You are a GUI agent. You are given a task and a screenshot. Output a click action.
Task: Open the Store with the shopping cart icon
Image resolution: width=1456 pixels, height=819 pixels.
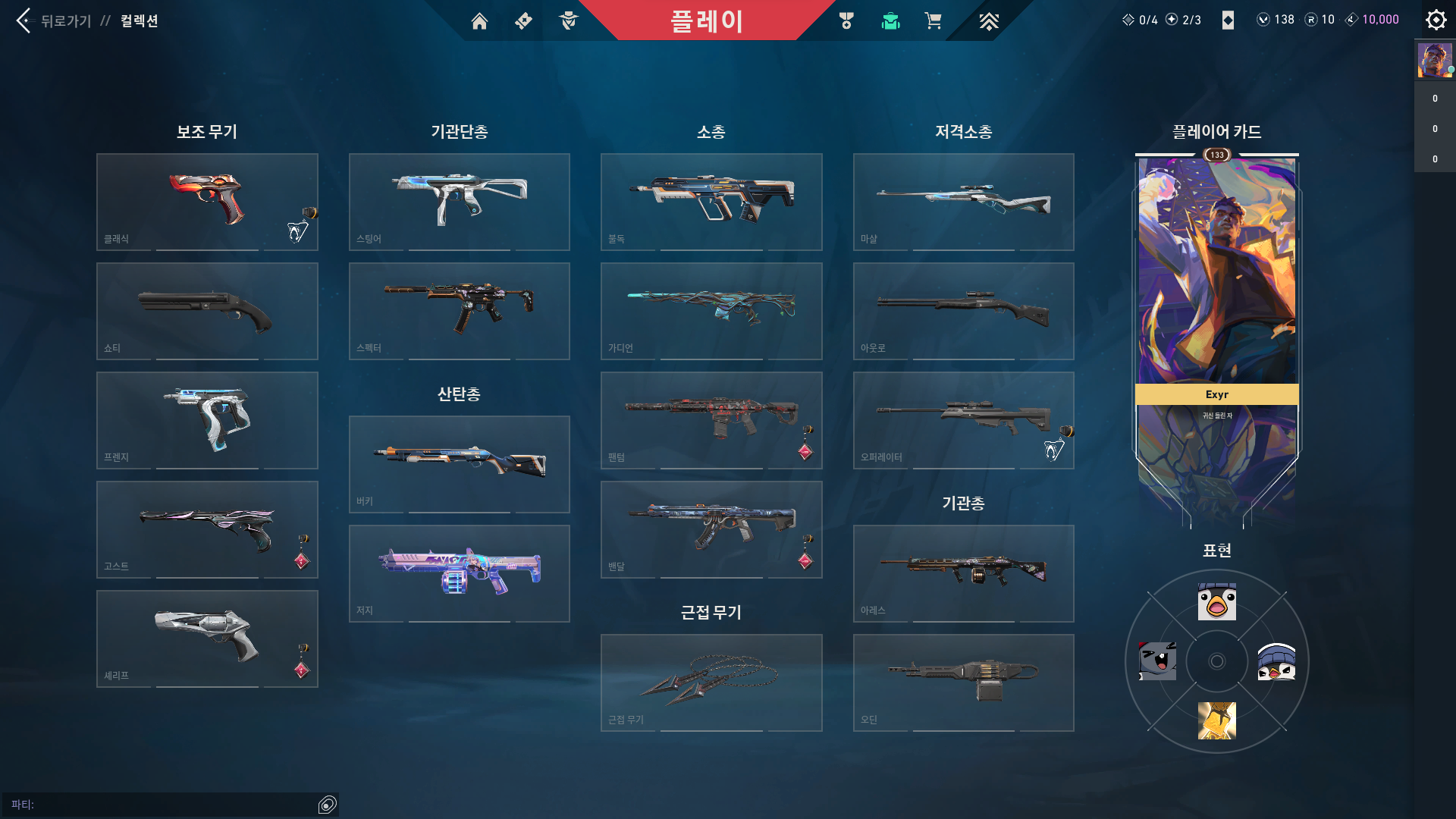(x=934, y=21)
